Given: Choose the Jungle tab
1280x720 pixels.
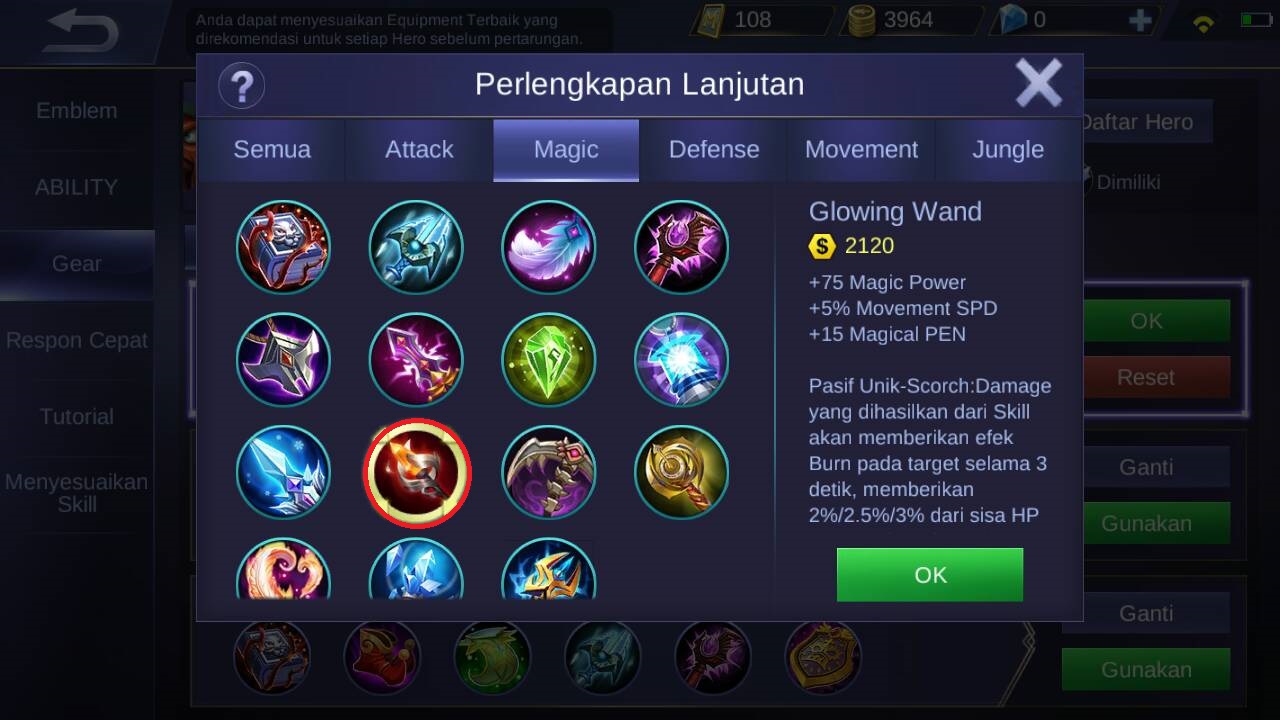Looking at the screenshot, I should pyautogui.click(x=1008, y=150).
